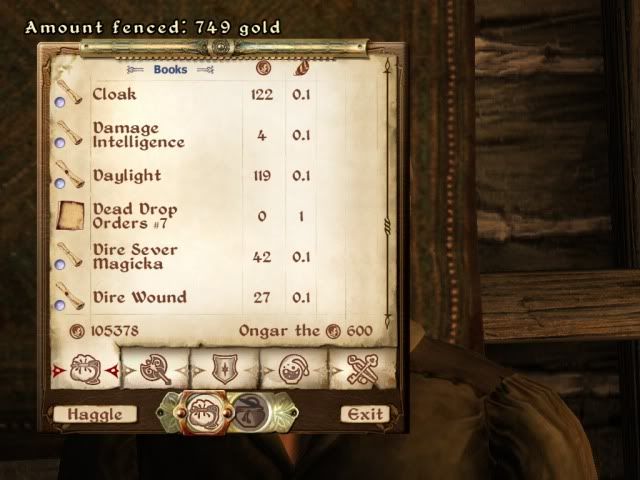Exit the barter menu
This screenshot has height=480, width=640.
363,413
